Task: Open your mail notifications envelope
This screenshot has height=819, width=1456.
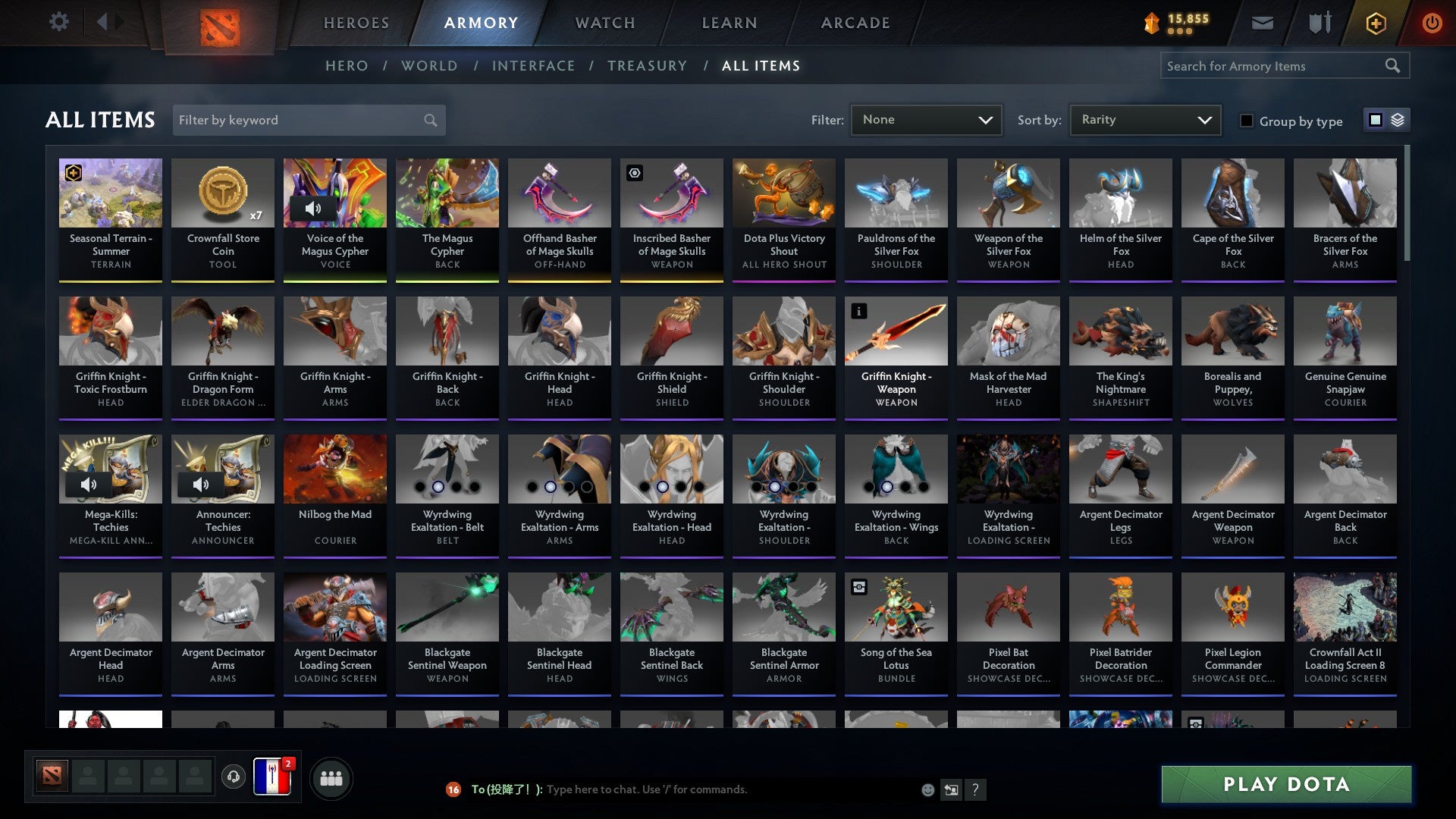Action: pyautogui.click(x=1262, y=22)
